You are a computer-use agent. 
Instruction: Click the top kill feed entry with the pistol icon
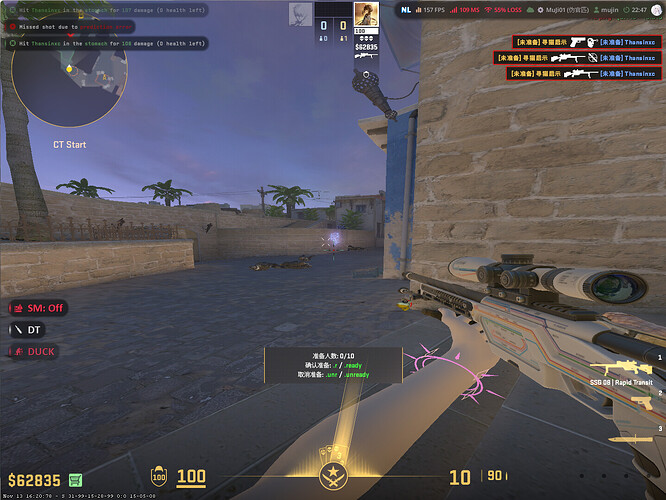pyautogui.click(x=573, y=42)
